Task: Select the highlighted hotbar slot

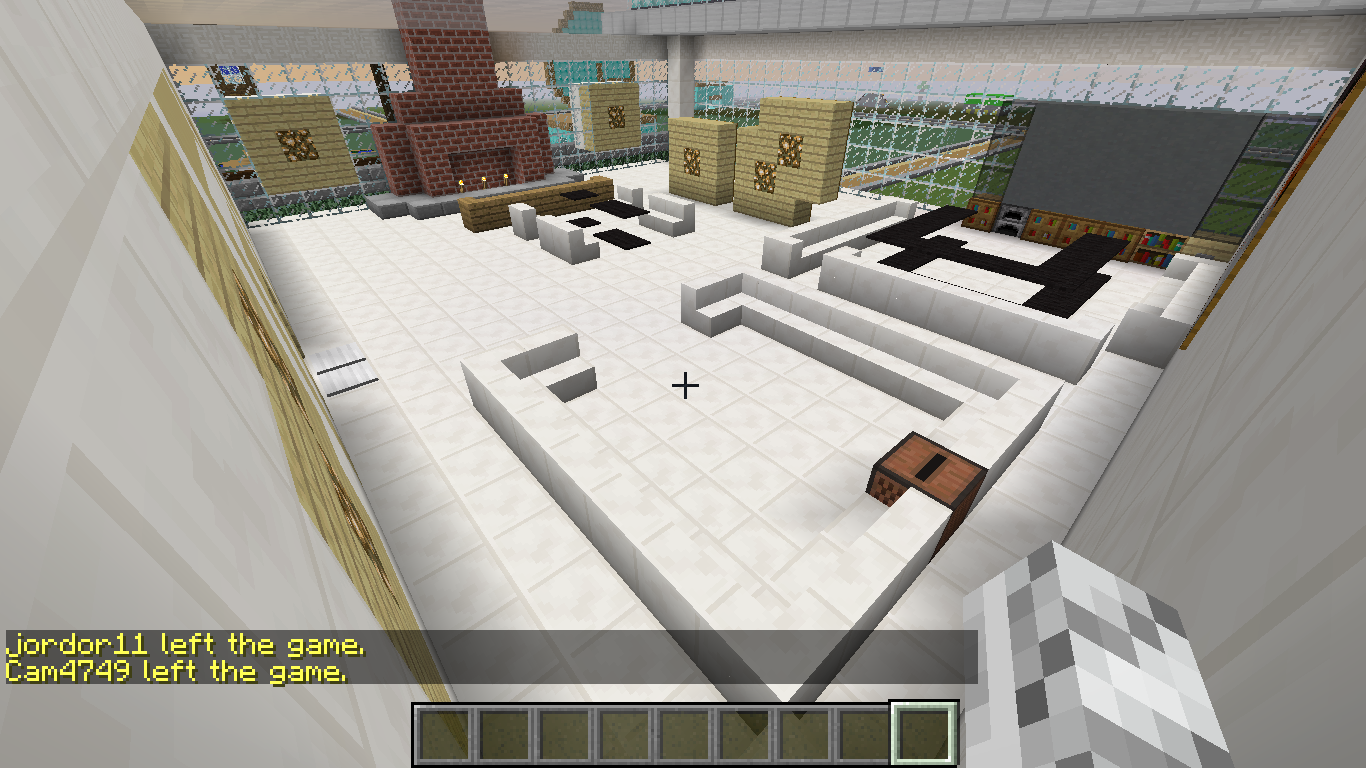Action: (x=924, y=735)
